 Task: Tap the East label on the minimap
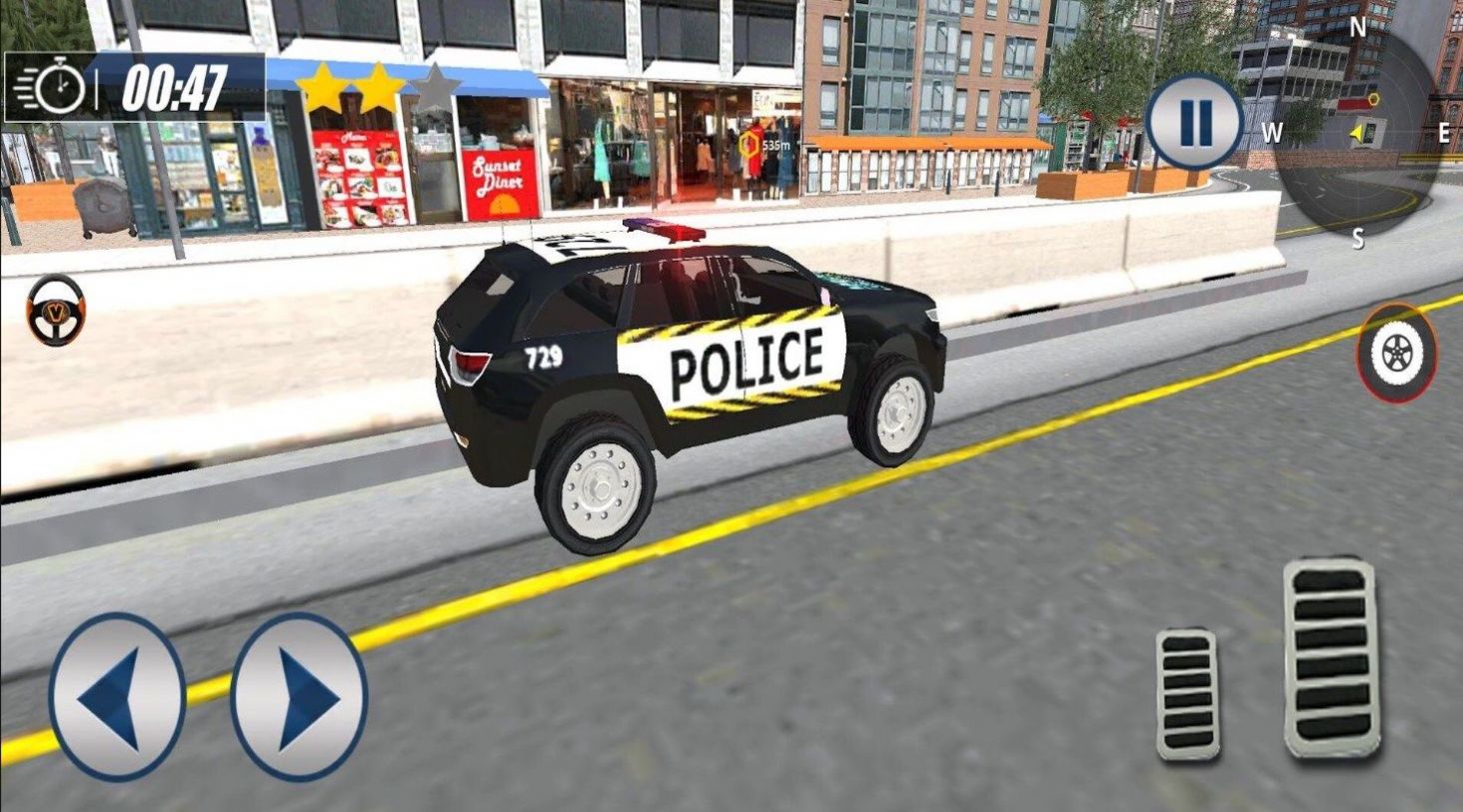point(1442,131)
